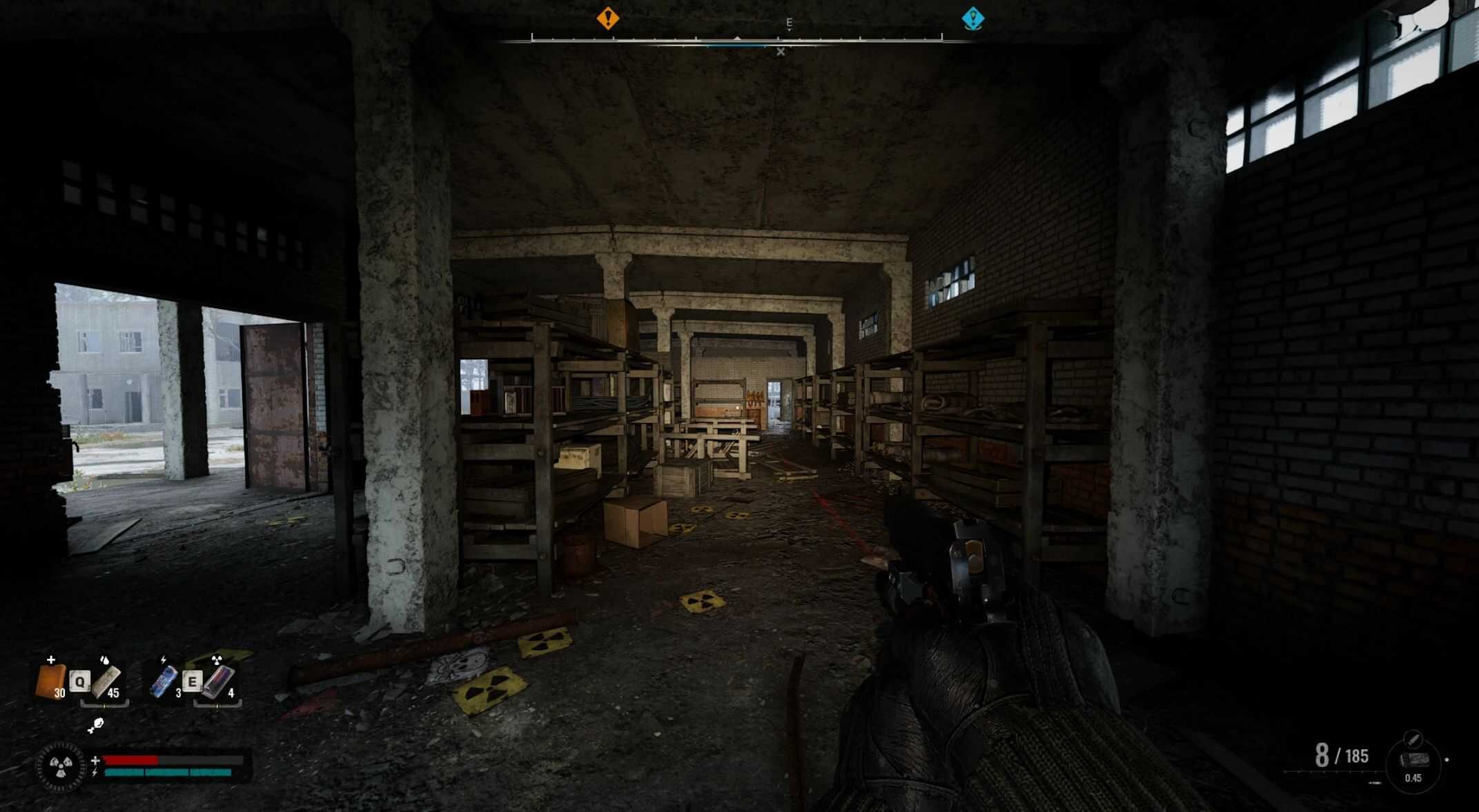Click the orange quest marker on compass

[x=607, y=18]
